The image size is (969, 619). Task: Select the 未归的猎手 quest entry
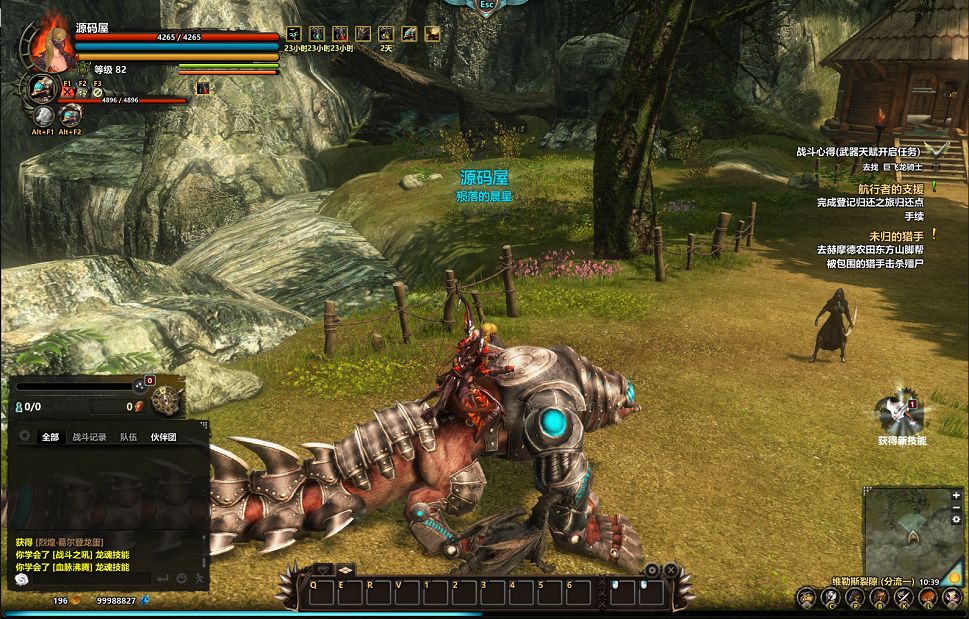coord(896,236)
